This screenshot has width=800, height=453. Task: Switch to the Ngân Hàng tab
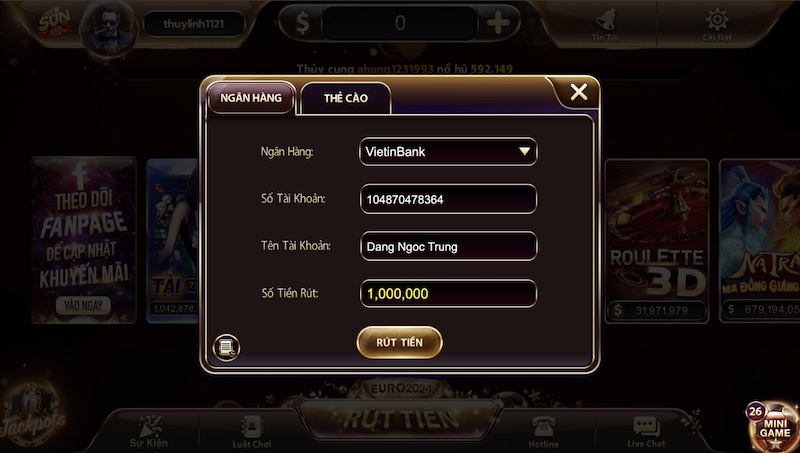251,98
